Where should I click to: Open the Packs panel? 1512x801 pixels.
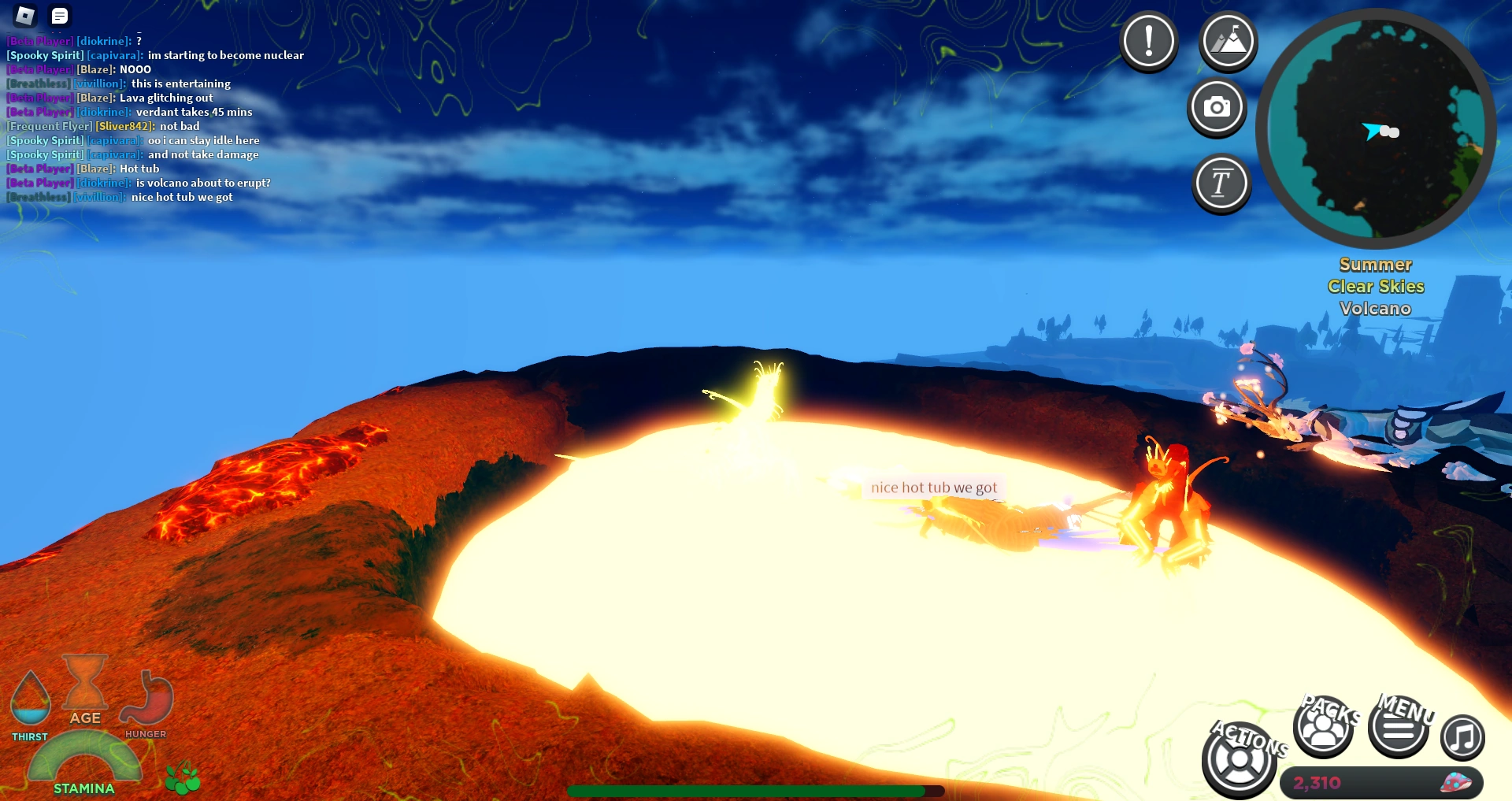1325,729
